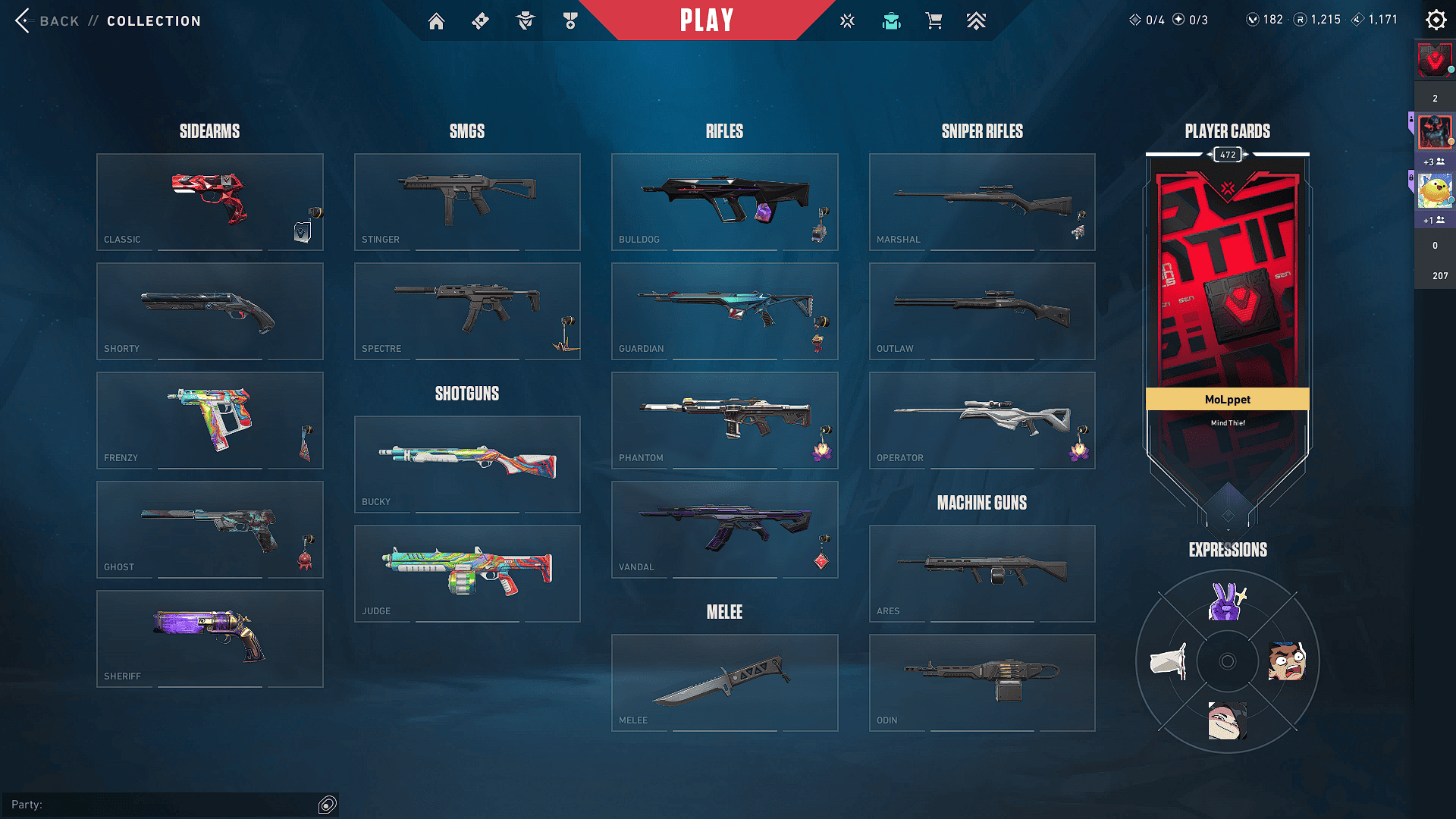Start matchmaking with the PLAY button
Screen dimensions: 1456x819
pos(707,20)
